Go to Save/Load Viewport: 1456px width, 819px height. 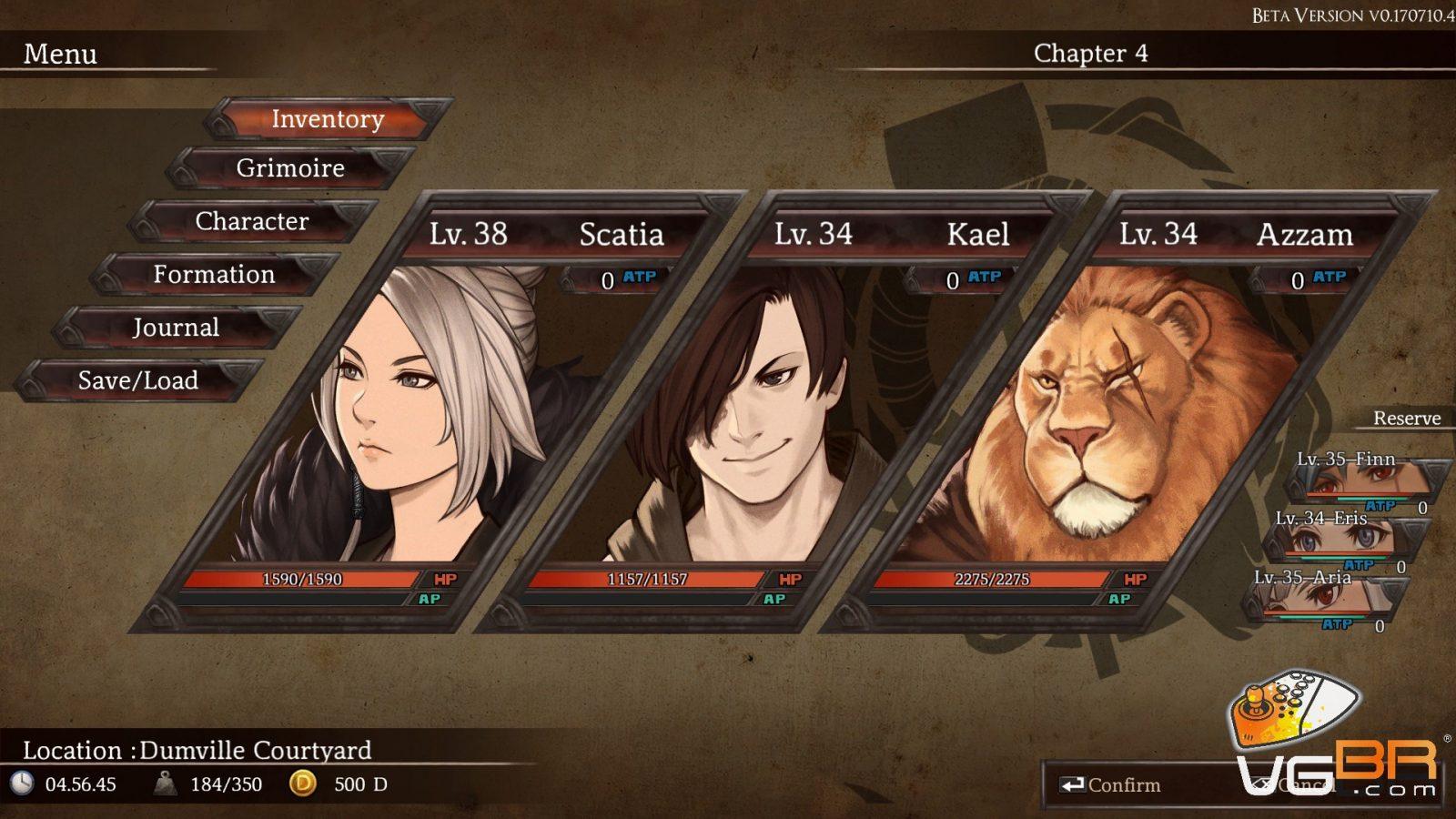coord(138,380)
